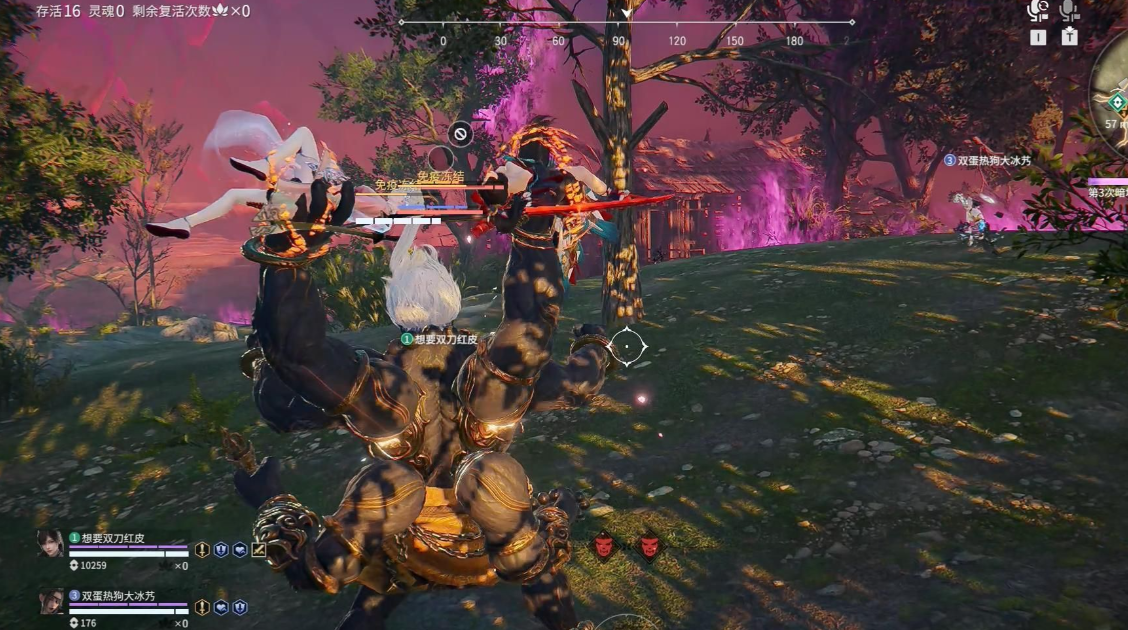Select teammate 双蛋热狗大冰艿's portrait
1128x630 pixels.
coord(50,601)
